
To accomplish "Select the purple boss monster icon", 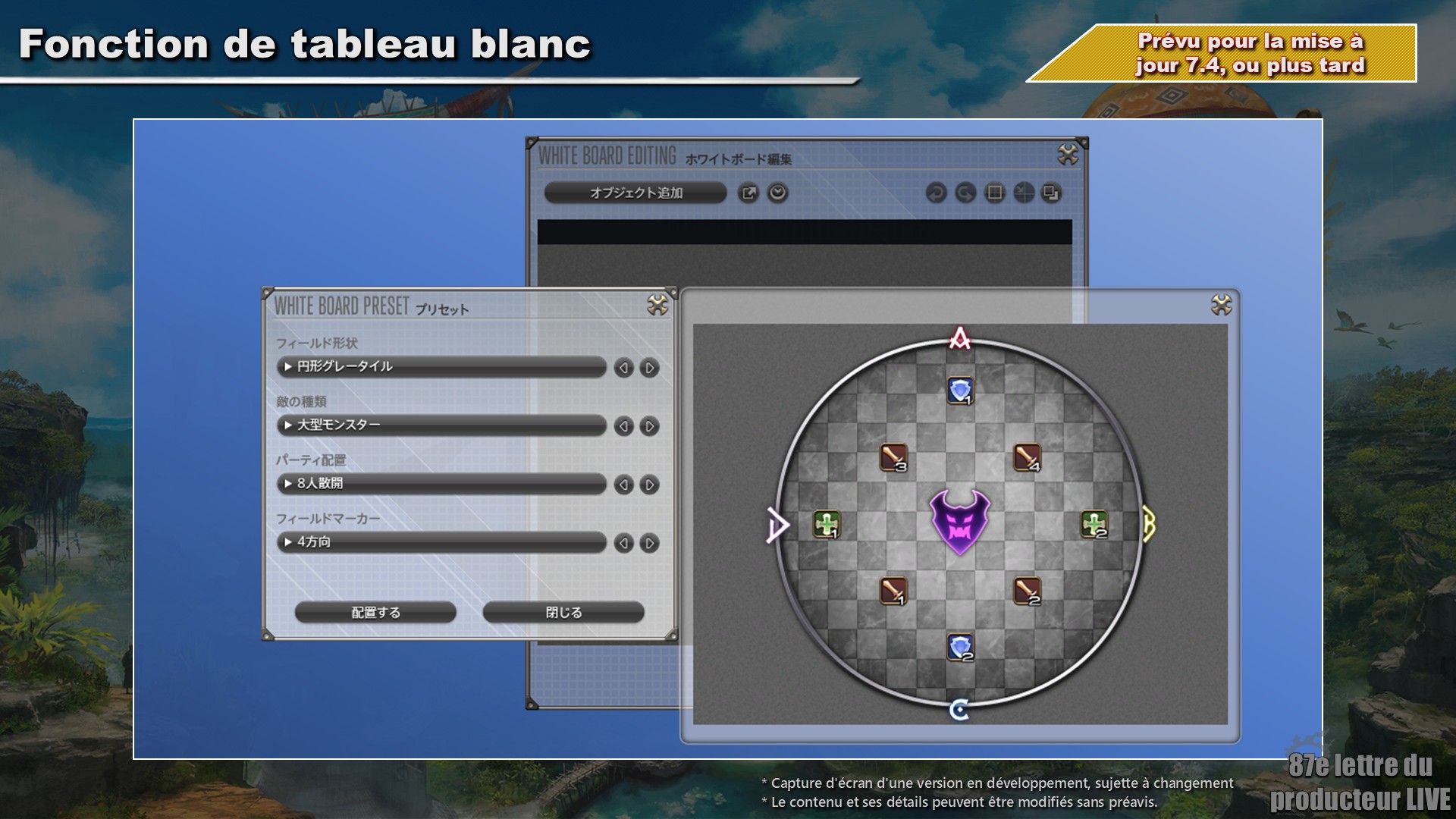I will pyautogui.click(x=960, y=522).
